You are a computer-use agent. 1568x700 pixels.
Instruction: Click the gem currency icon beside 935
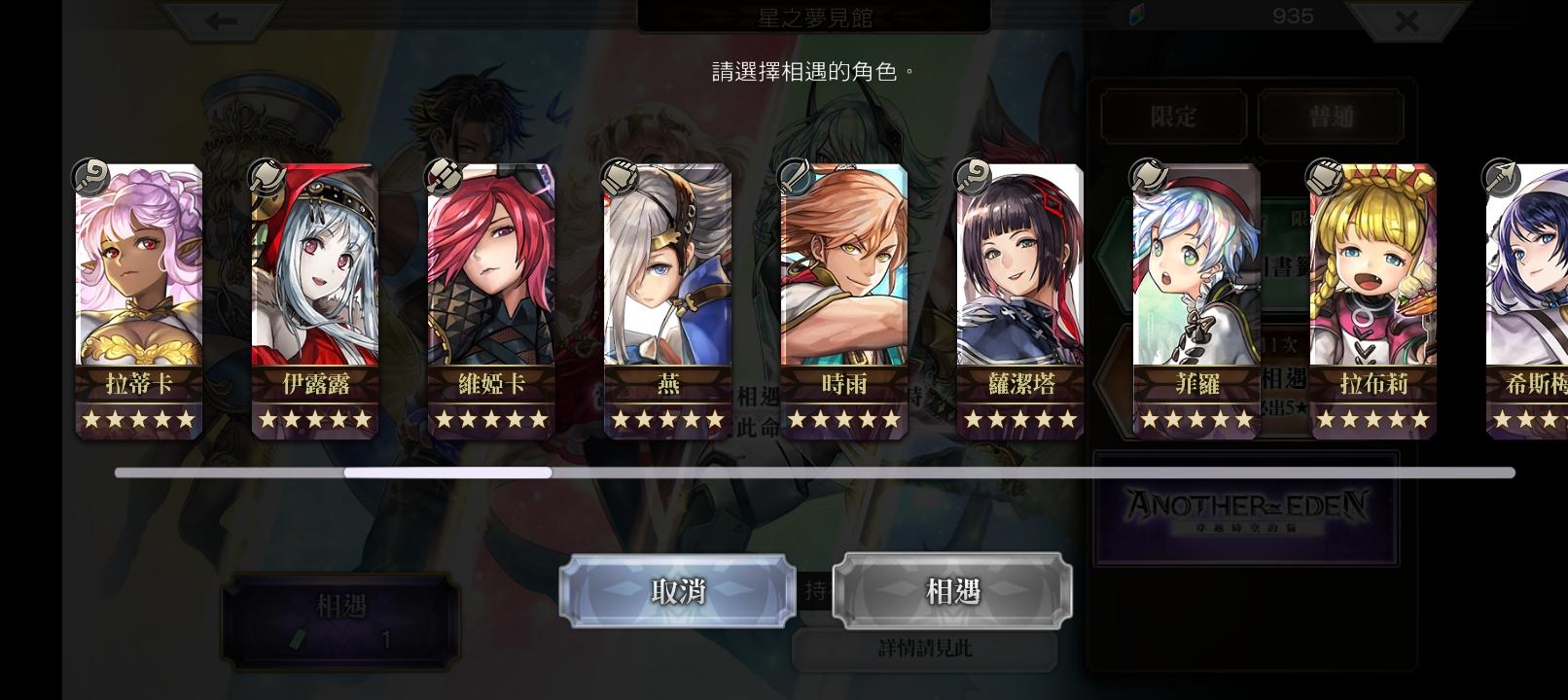click(1135, 17)
